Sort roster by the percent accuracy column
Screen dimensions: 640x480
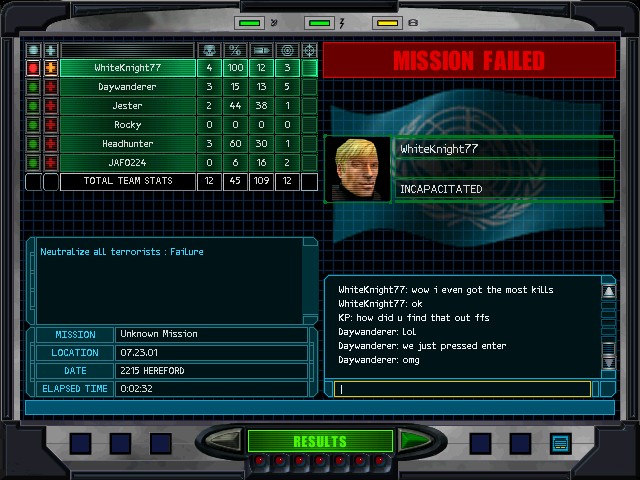click(x=235, y=50)
